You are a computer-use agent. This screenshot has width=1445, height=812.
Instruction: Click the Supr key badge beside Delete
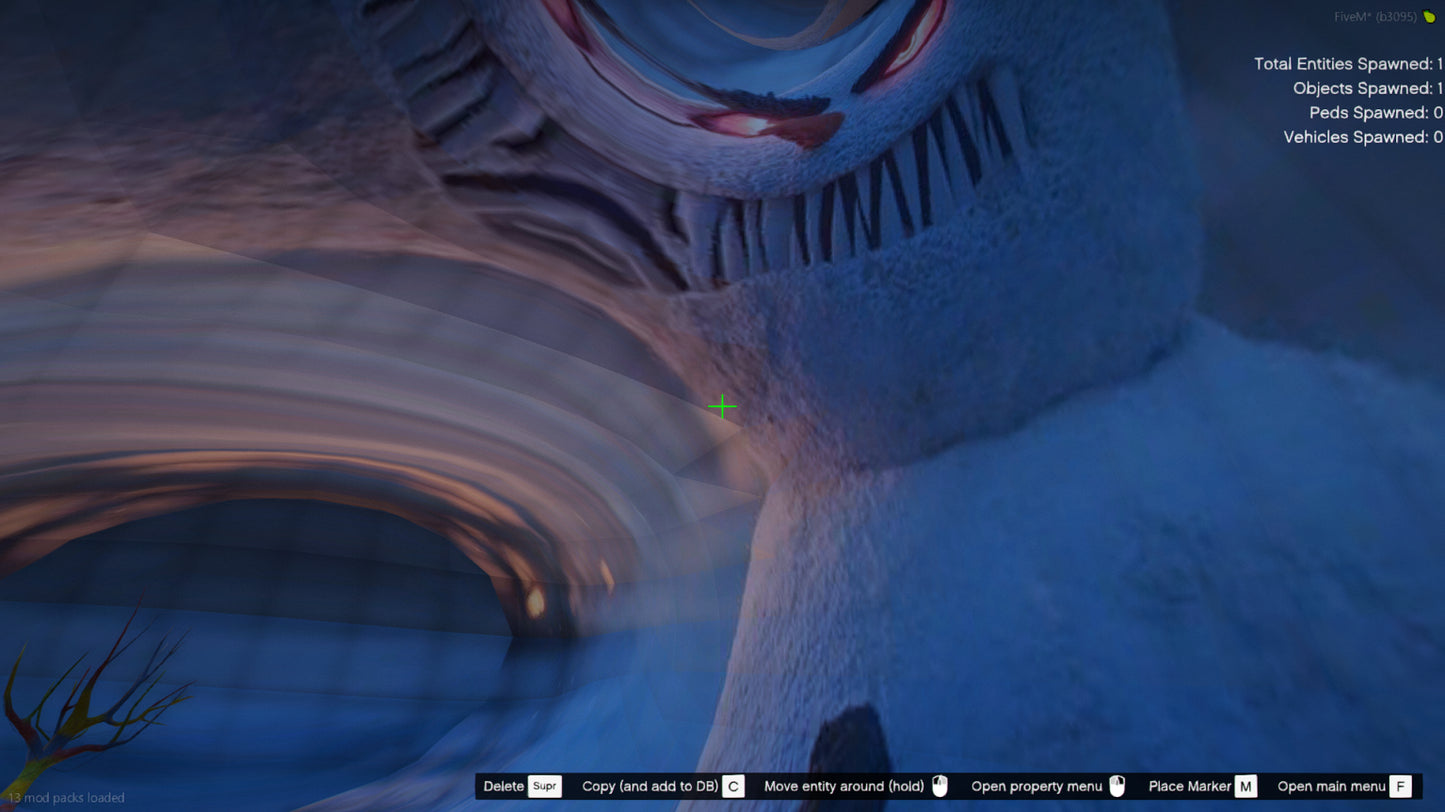click(x=545, y=786)
